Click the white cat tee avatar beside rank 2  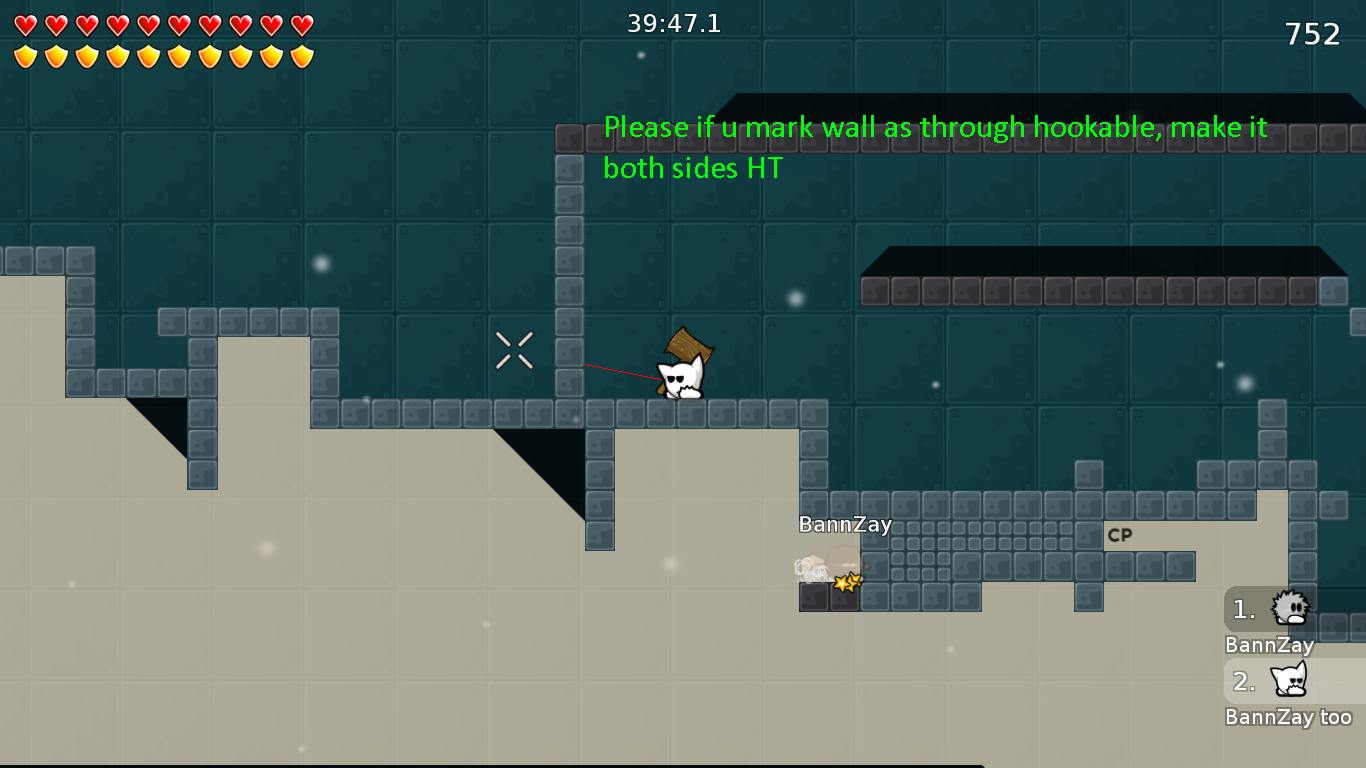[1291, 680]
